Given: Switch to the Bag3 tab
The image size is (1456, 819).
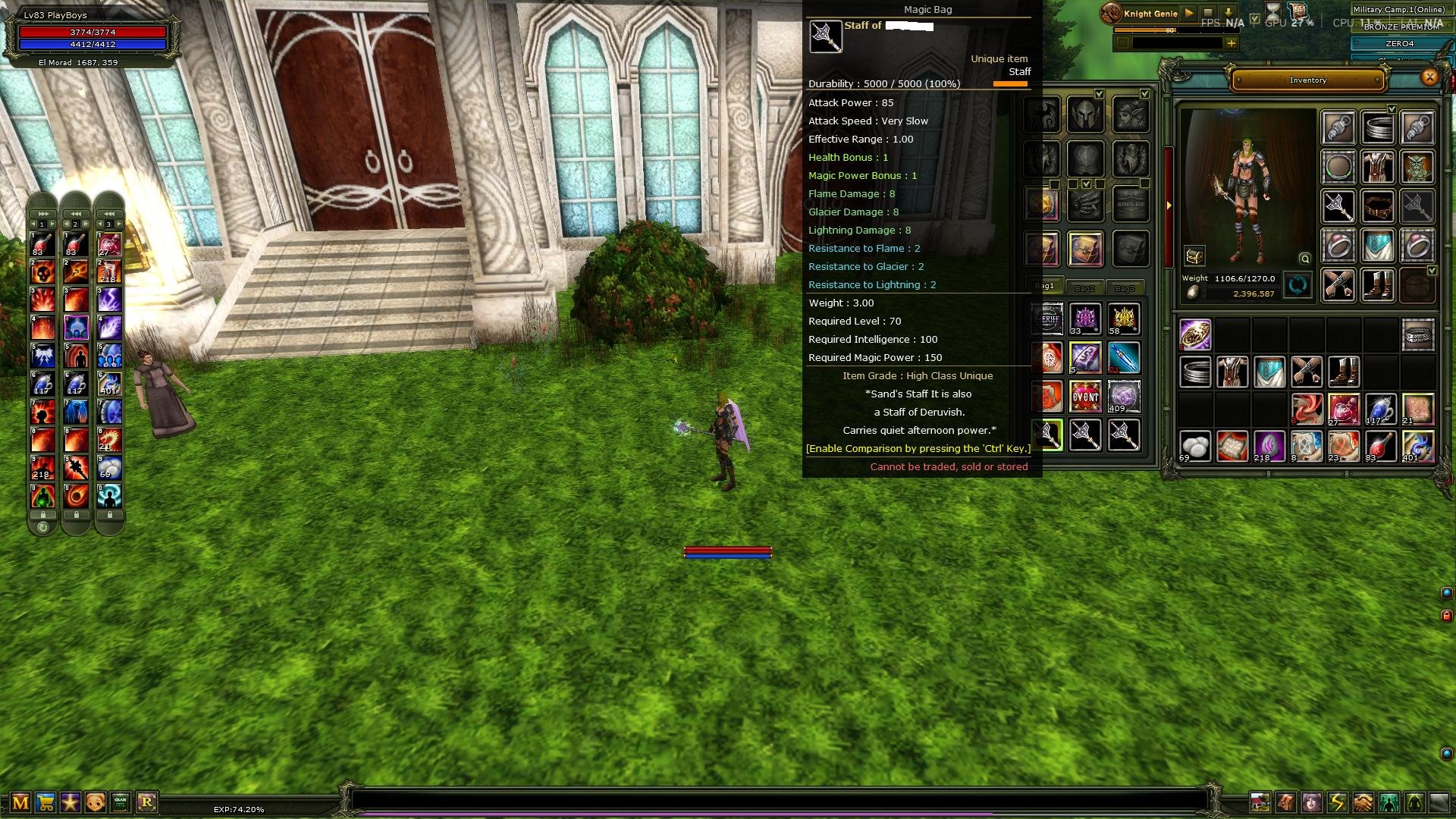Looking at the screenshot, I should (1125, 289).
